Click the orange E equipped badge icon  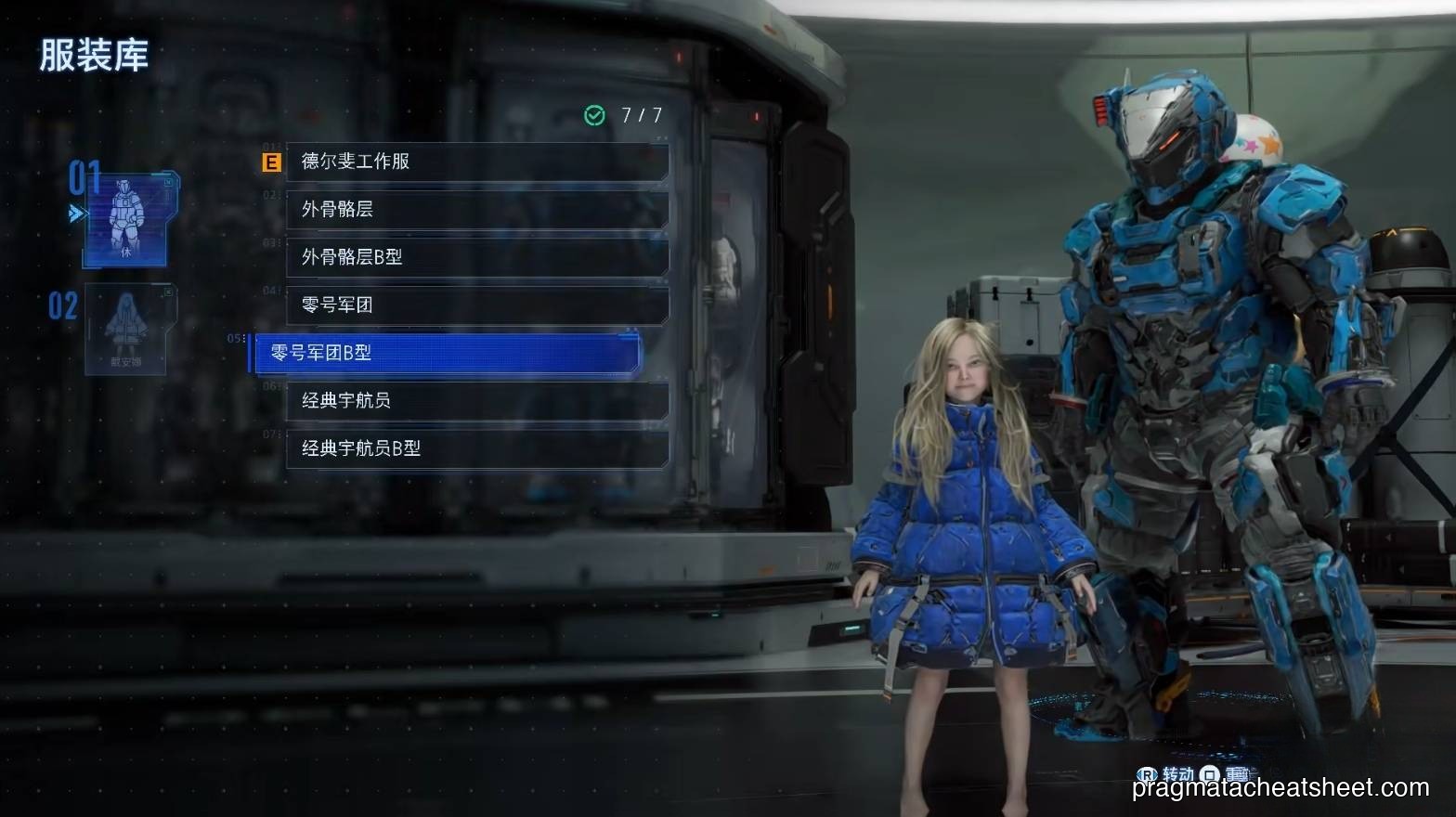pyautogui.click(x=270, y=162)
